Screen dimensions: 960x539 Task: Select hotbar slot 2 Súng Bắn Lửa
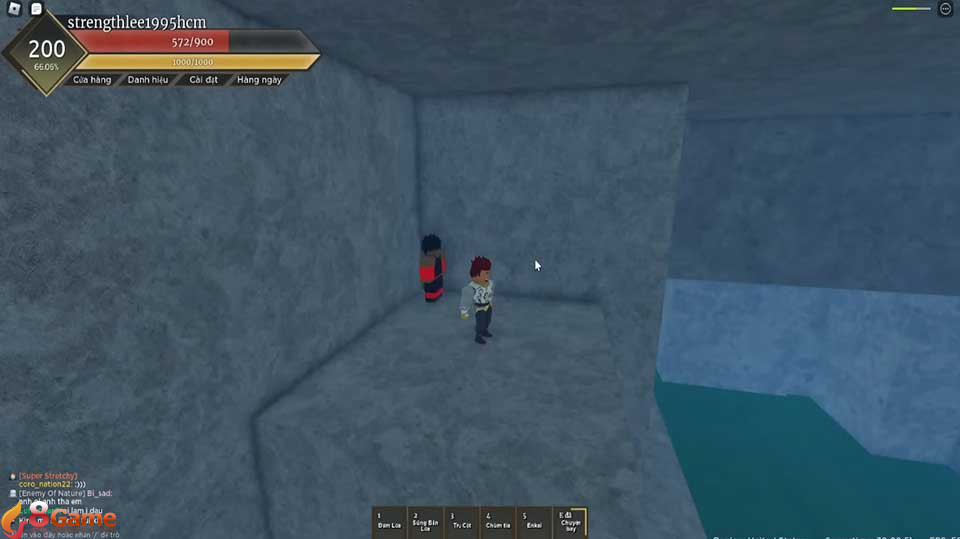(425, 521)
